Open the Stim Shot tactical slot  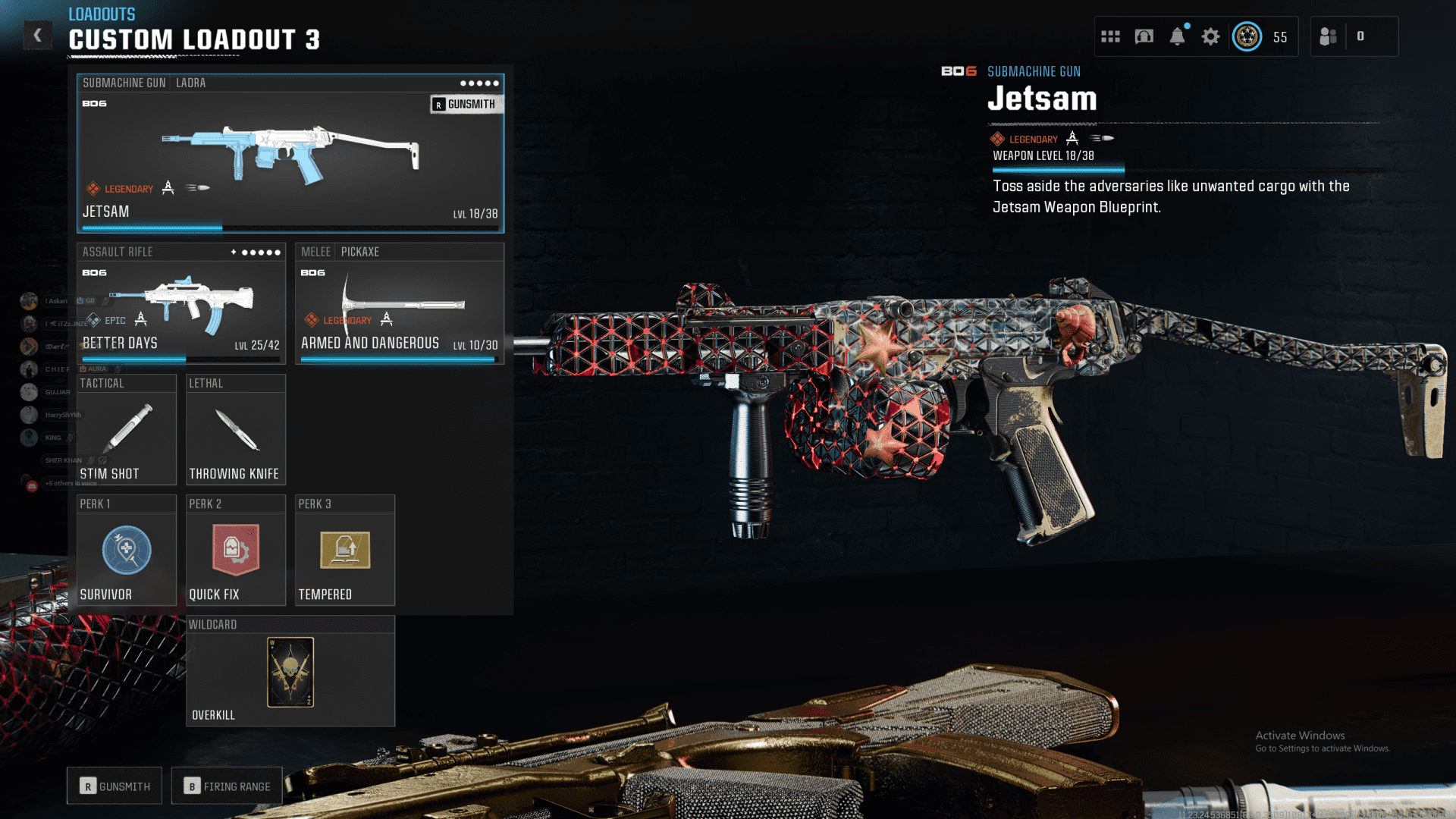pos(127,429)
